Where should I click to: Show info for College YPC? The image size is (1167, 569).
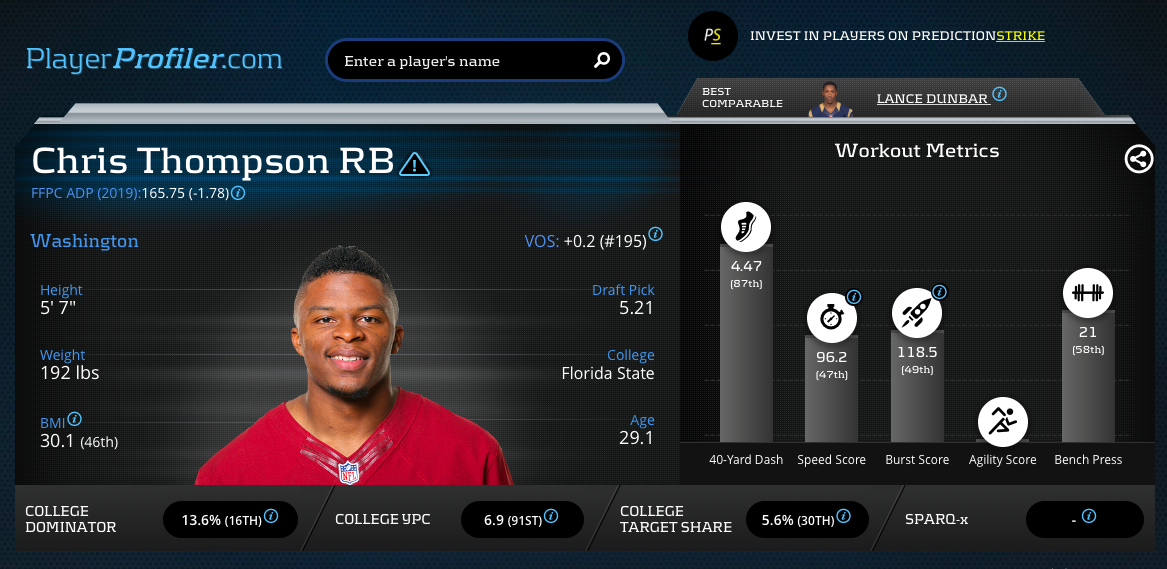[x=550, y=518]
